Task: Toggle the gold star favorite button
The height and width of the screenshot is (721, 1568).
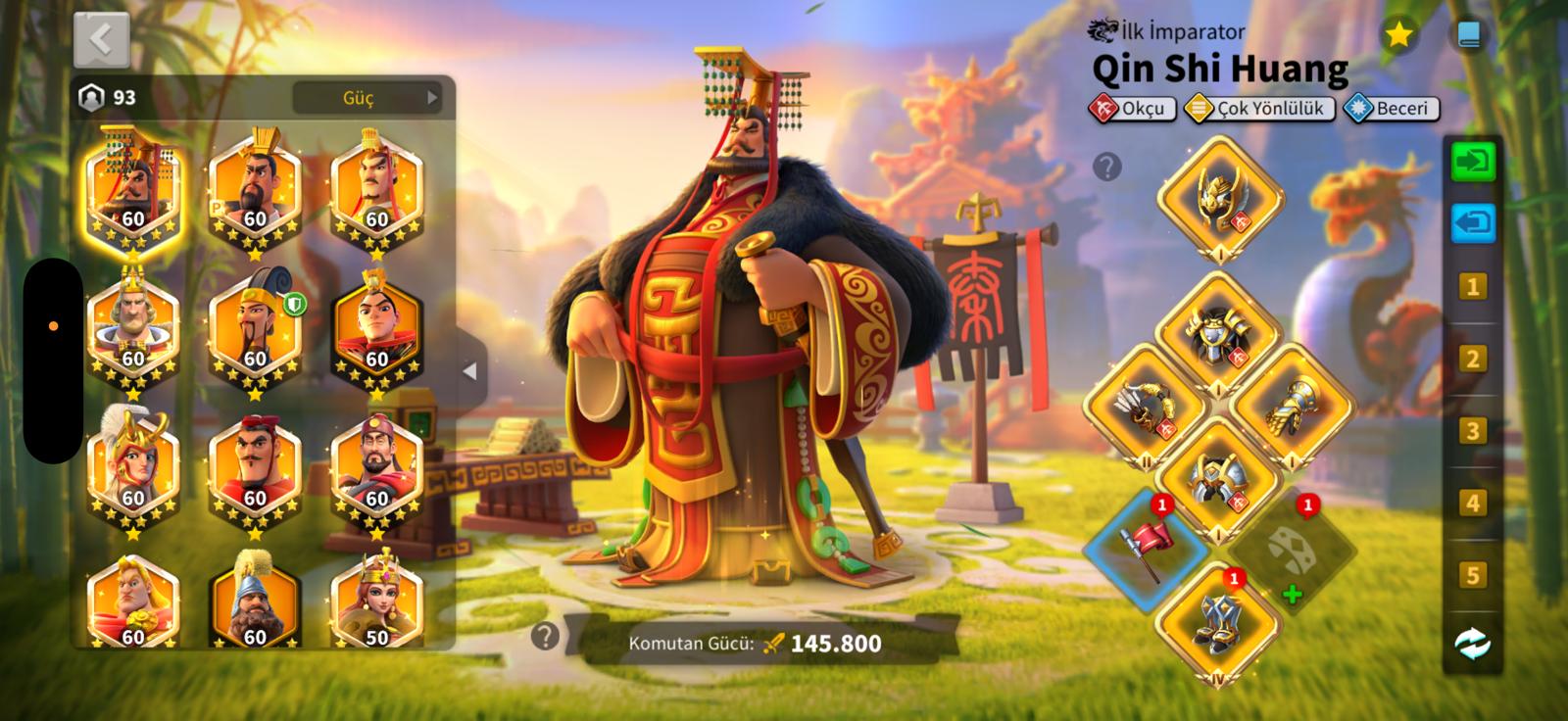Action: click(1398, 35)
